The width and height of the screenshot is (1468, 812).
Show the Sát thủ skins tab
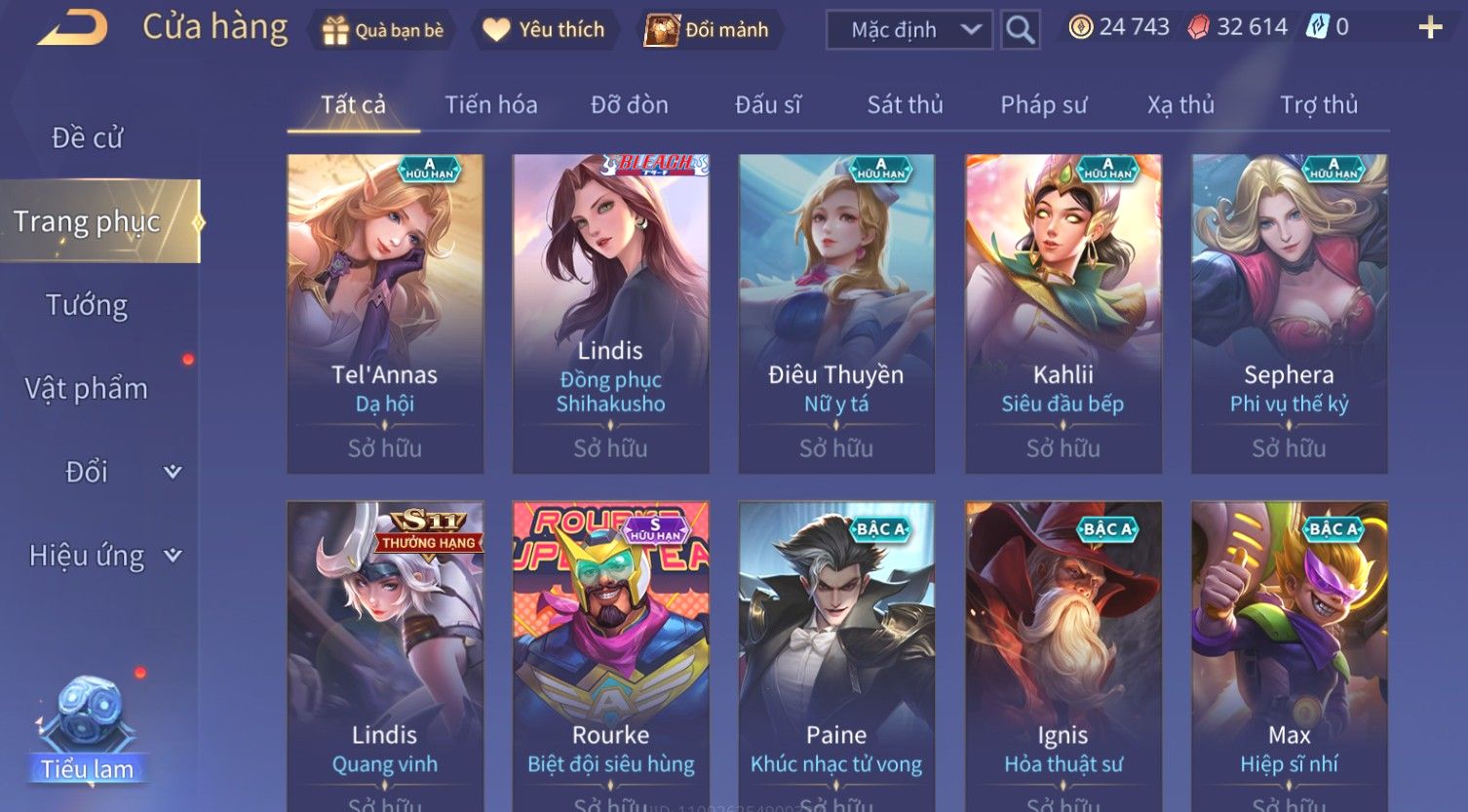[905, 104]
